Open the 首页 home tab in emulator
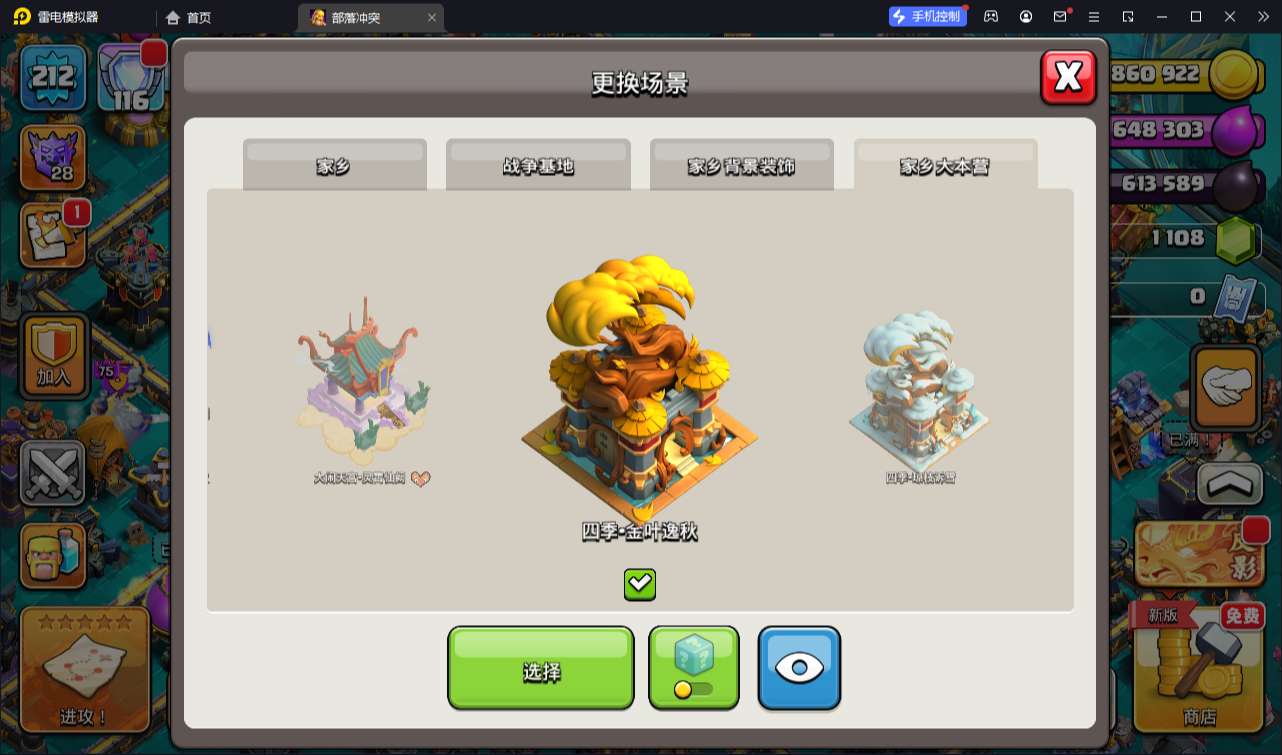1282x755 pixels. [189, 17]
